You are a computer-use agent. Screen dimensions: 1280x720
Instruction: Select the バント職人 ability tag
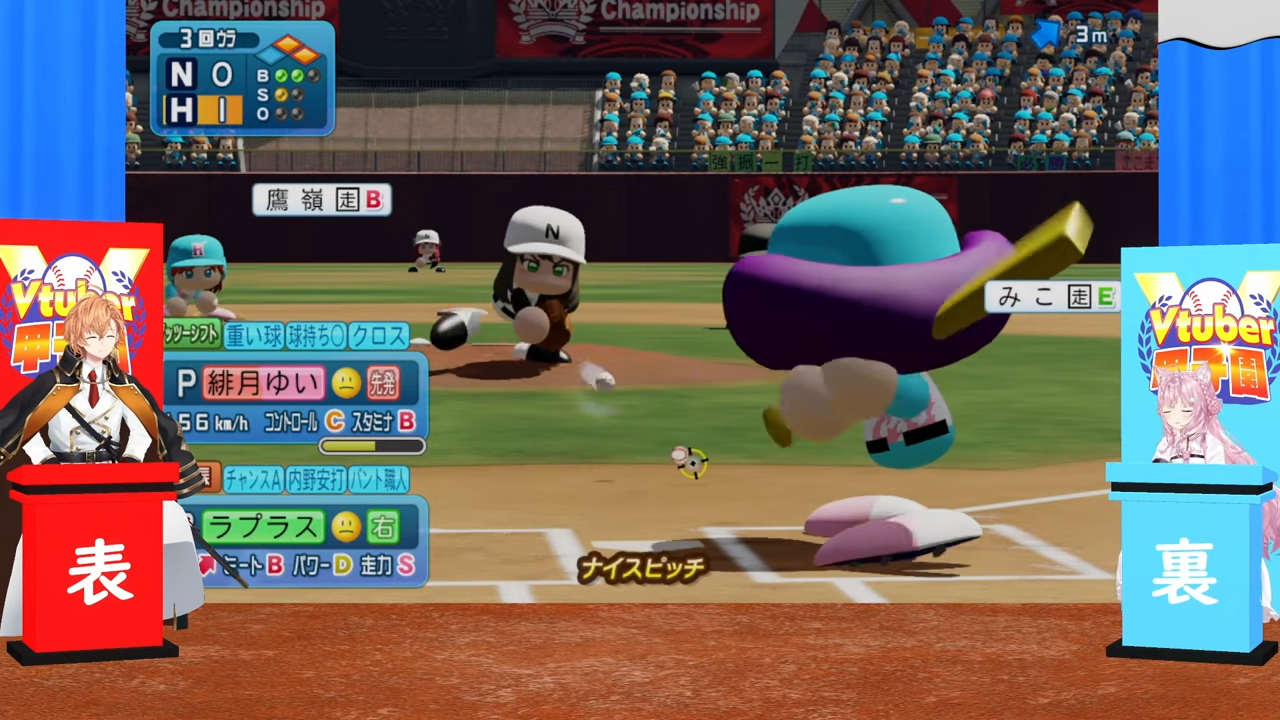pos(379,480)
